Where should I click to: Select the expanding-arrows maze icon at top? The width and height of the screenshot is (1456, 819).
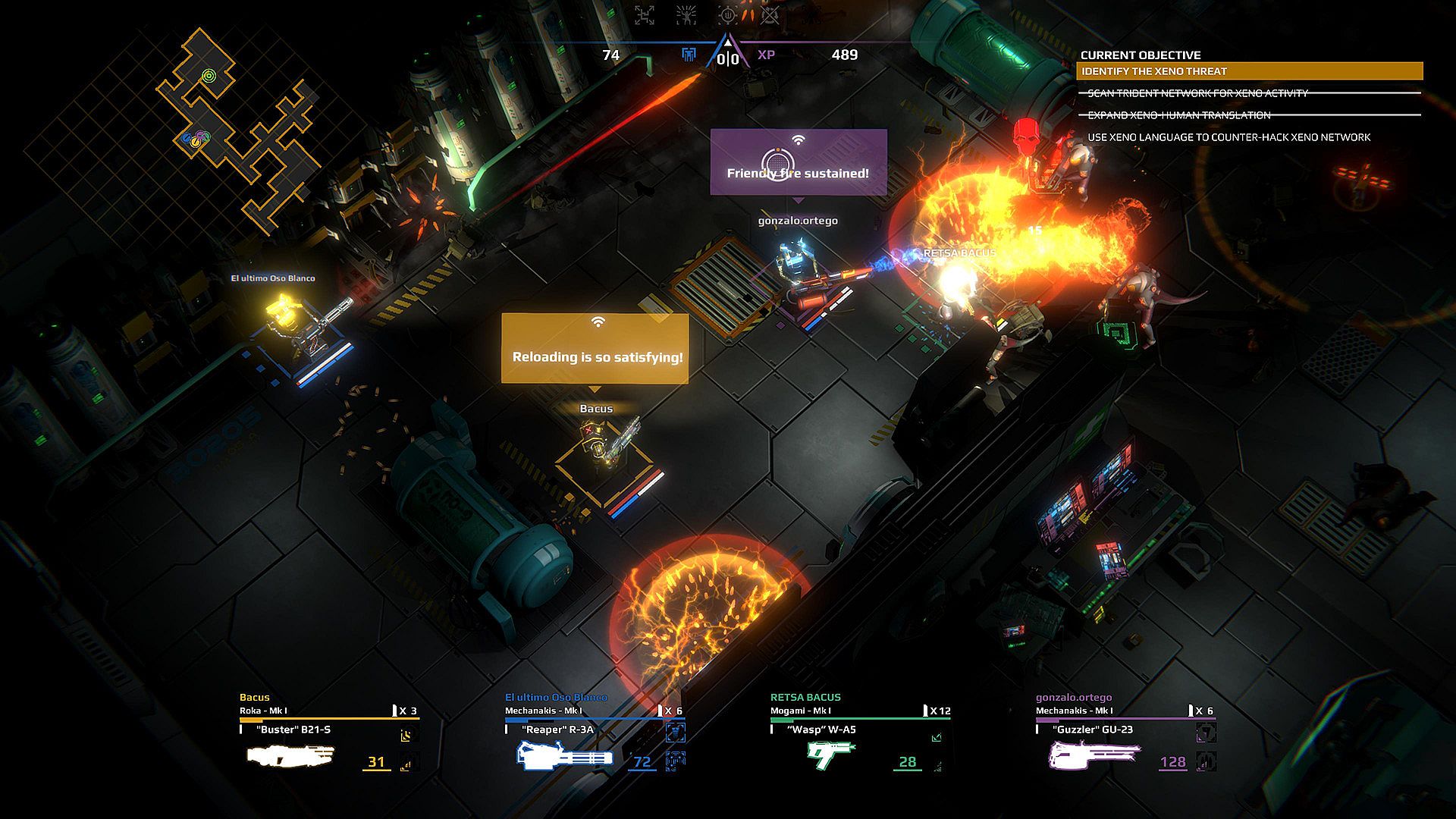click(x=645, y=15)
